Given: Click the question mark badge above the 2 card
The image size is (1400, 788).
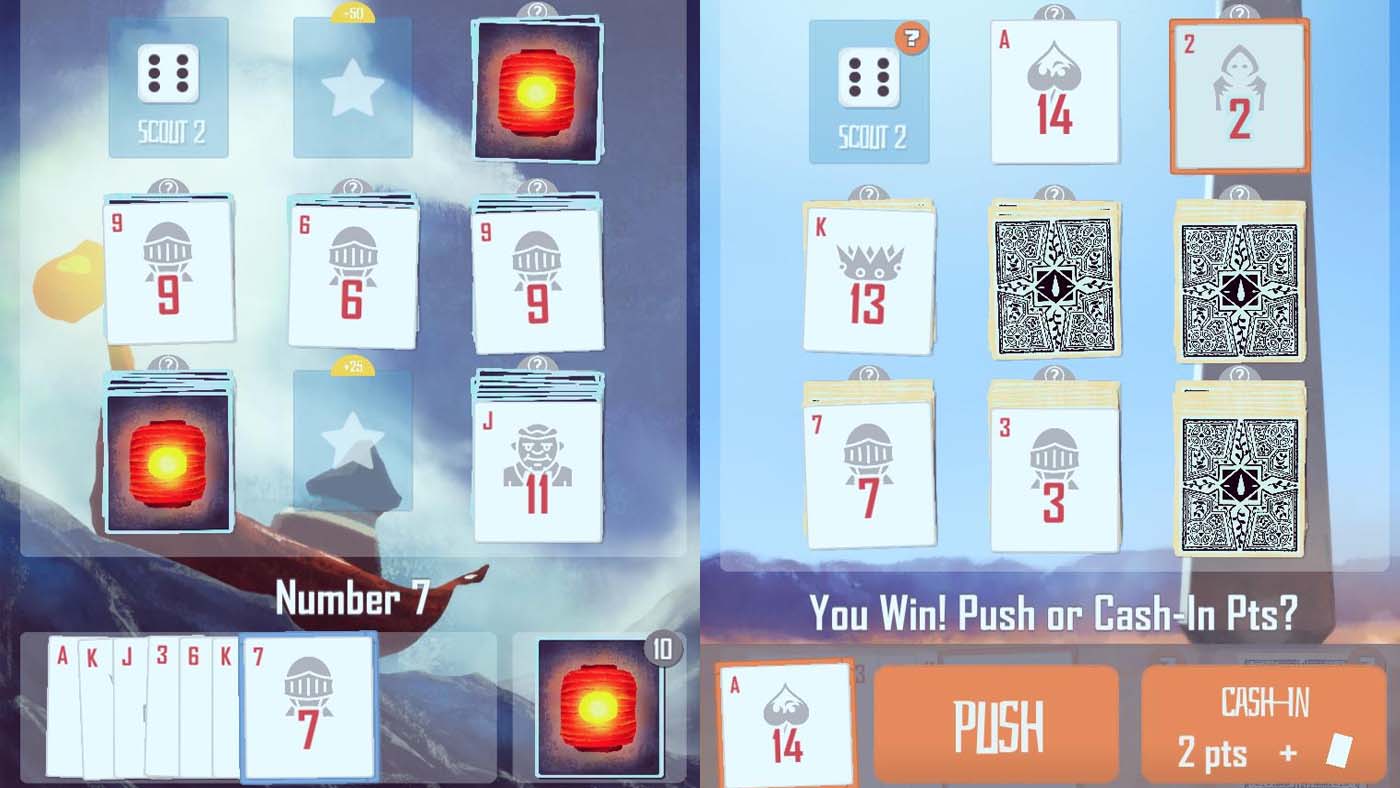Looking at the screenshot, I should [x=1240, y=12].
